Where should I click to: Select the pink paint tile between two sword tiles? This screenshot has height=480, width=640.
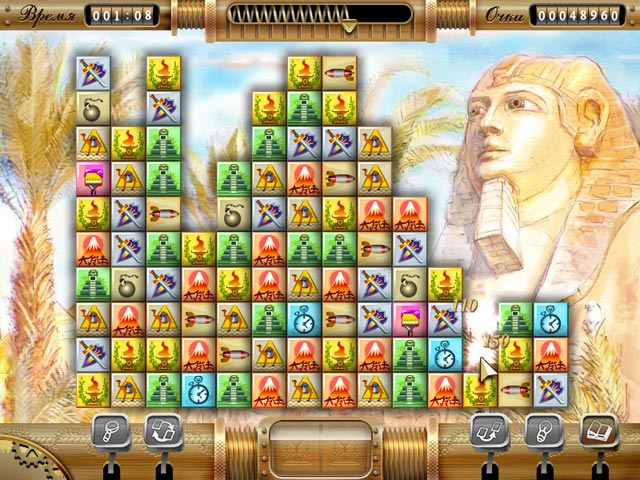[410, 319]
